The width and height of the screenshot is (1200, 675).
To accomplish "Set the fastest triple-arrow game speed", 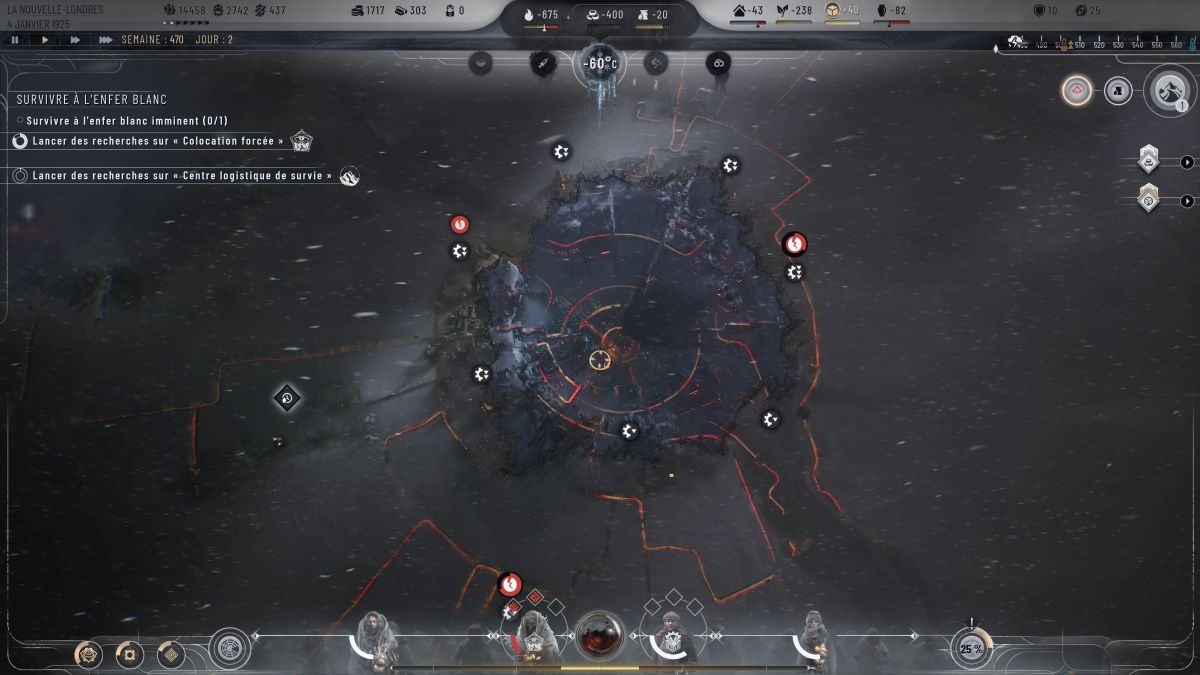I will tap(106, 40).
